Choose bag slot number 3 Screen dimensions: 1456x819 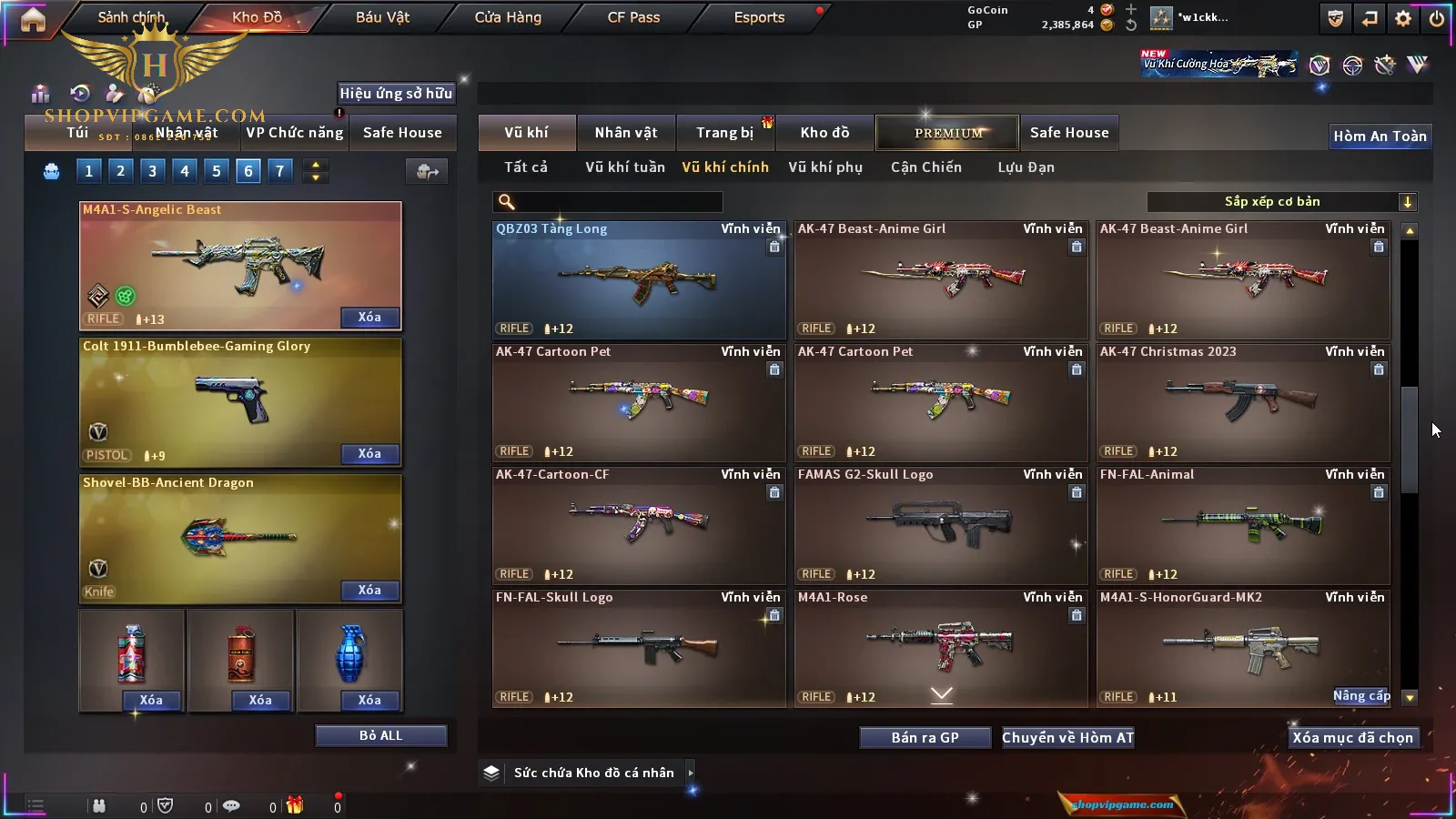pos(152,170)
